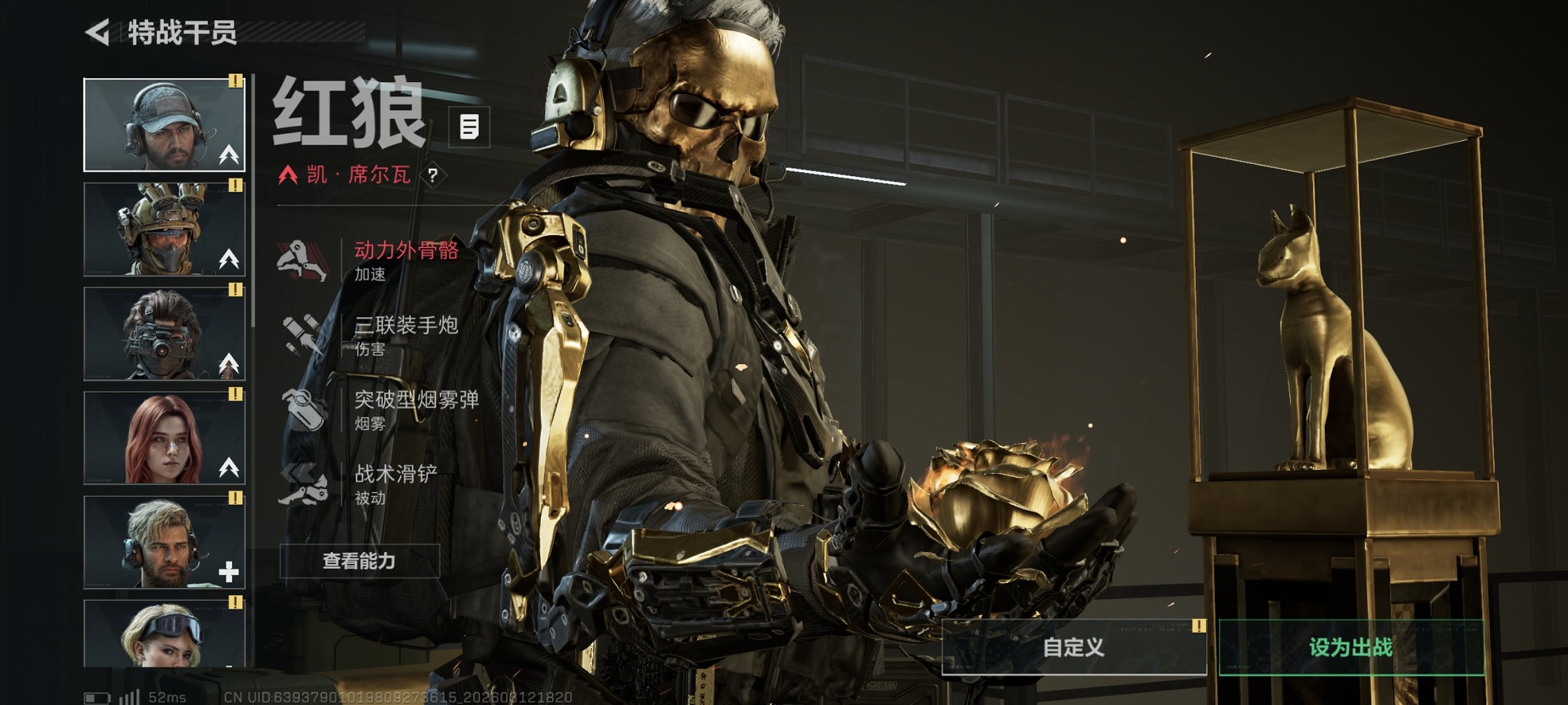Click the question mark beside 凯·席尔瓦
The height and width of the screenshot is (705, 1568).
click(432, 176)
